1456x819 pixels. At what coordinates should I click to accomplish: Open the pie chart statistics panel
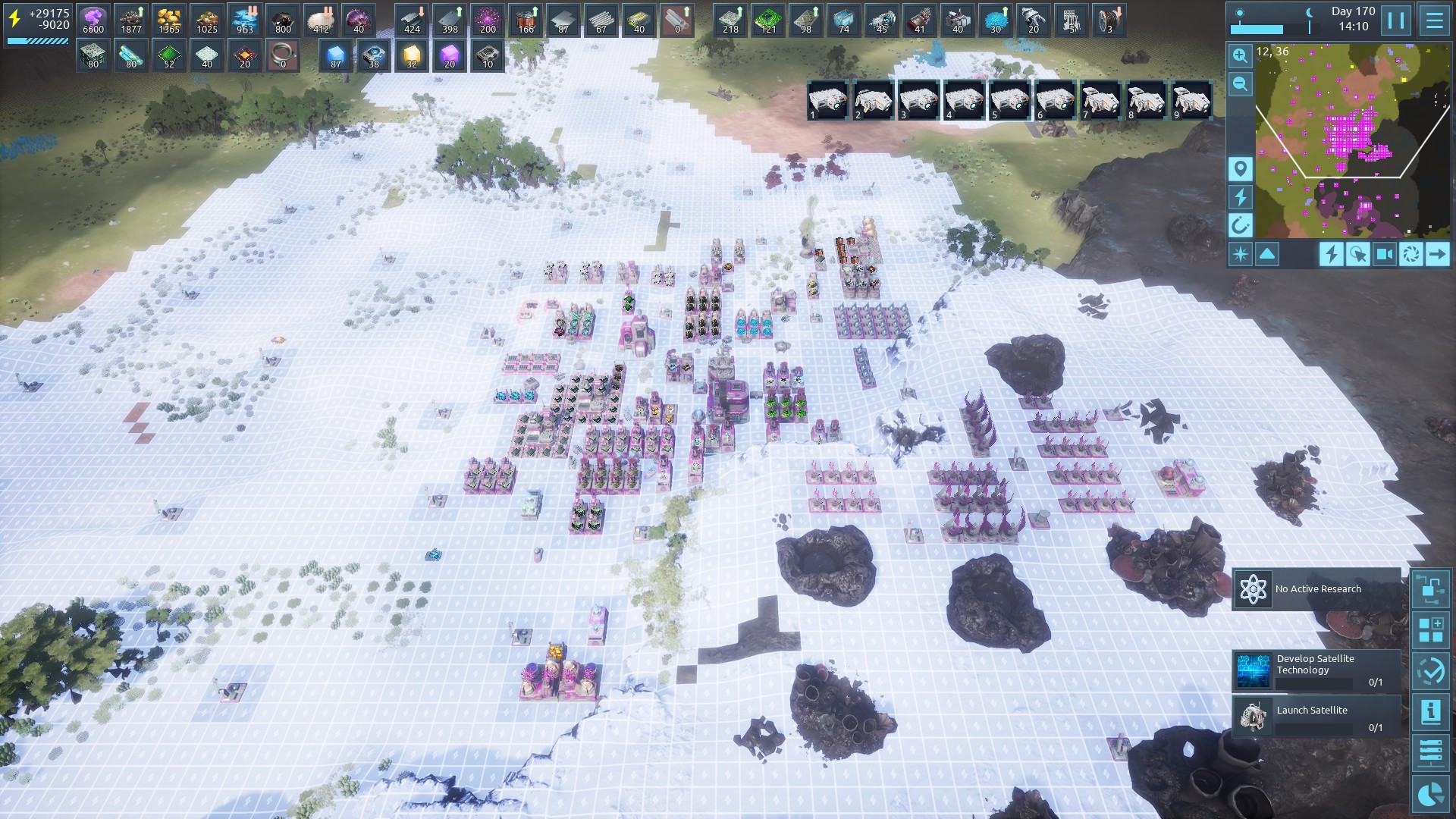coord(1431,794)
